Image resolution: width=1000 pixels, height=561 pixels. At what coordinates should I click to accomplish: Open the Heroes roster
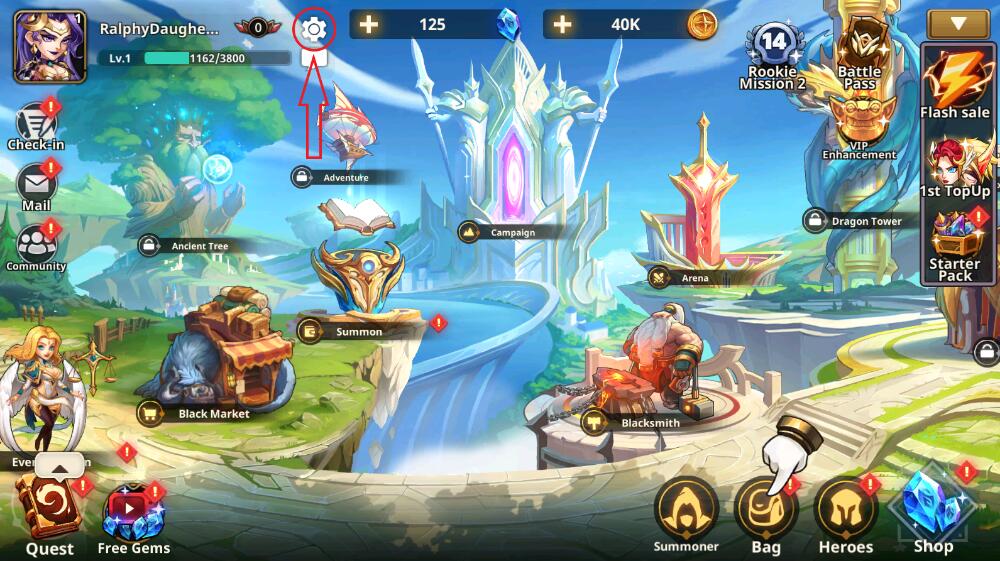(x=845, y=511)
